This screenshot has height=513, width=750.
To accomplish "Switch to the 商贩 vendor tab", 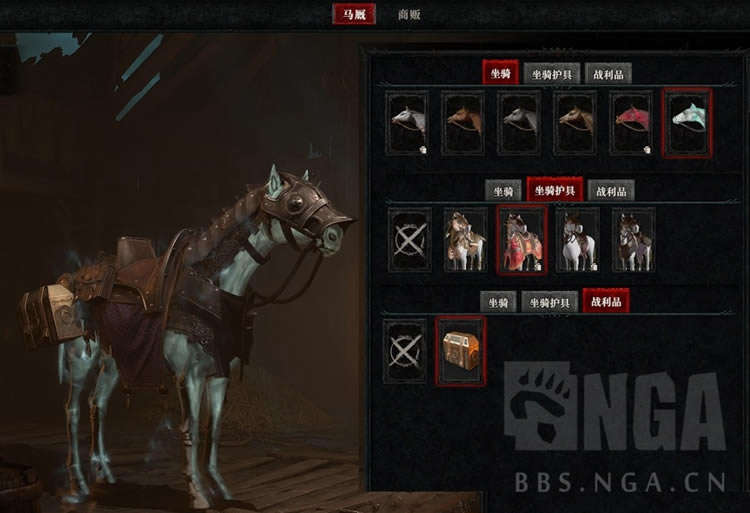I will pos(408,15).
